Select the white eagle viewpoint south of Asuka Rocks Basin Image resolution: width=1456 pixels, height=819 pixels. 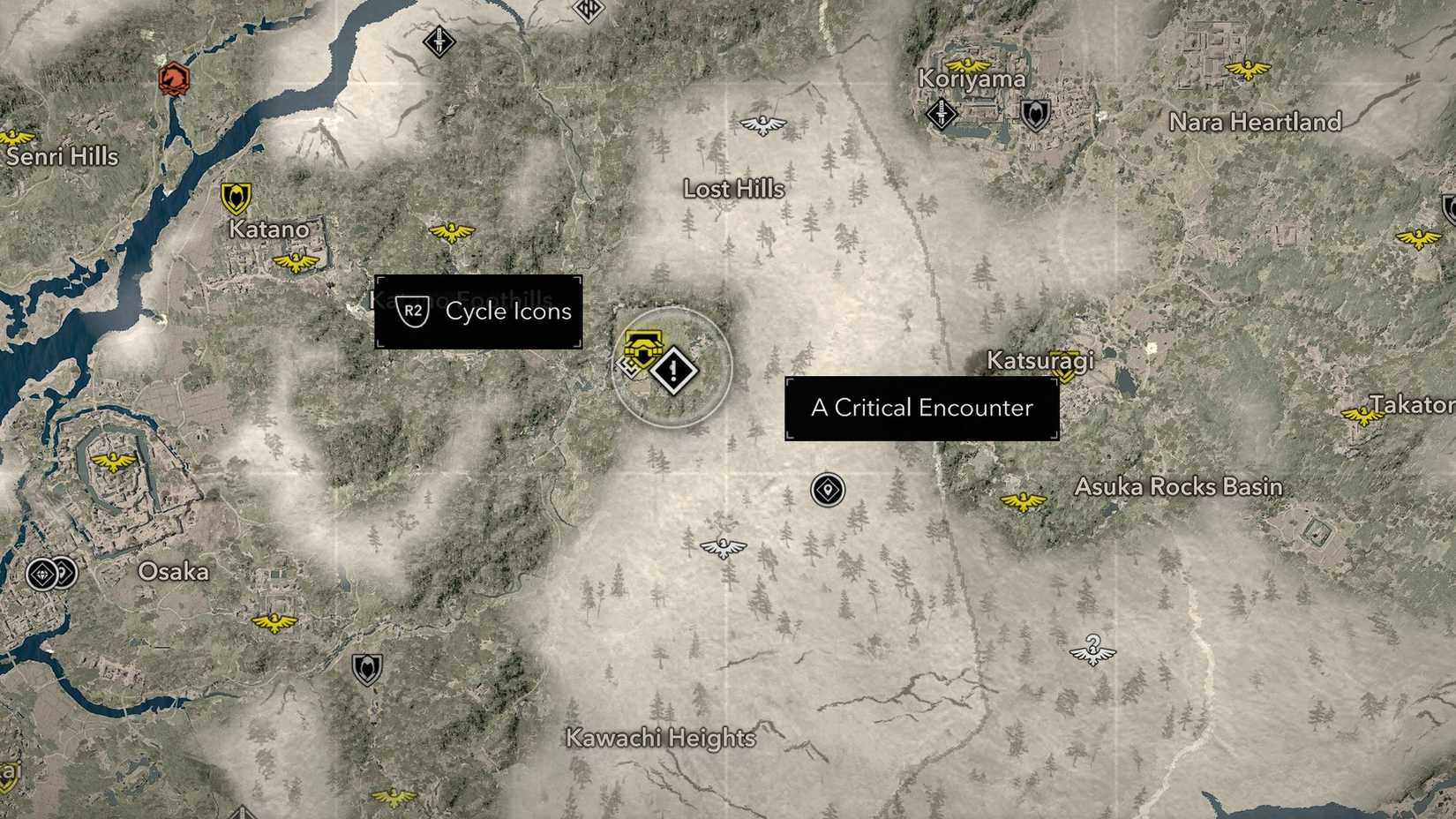point(1092,650)
